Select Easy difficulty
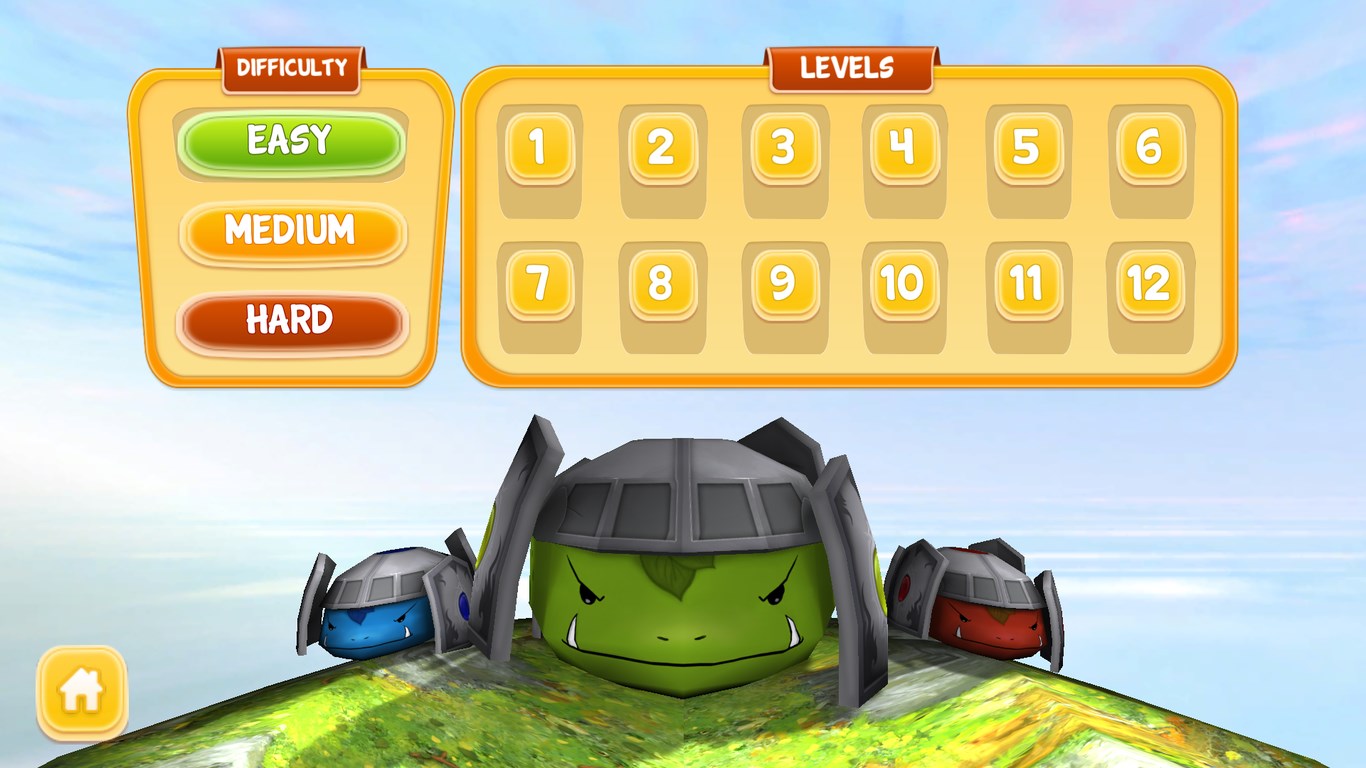The image size is (1366, 768). pyautogui.click(x=290, y=143)
